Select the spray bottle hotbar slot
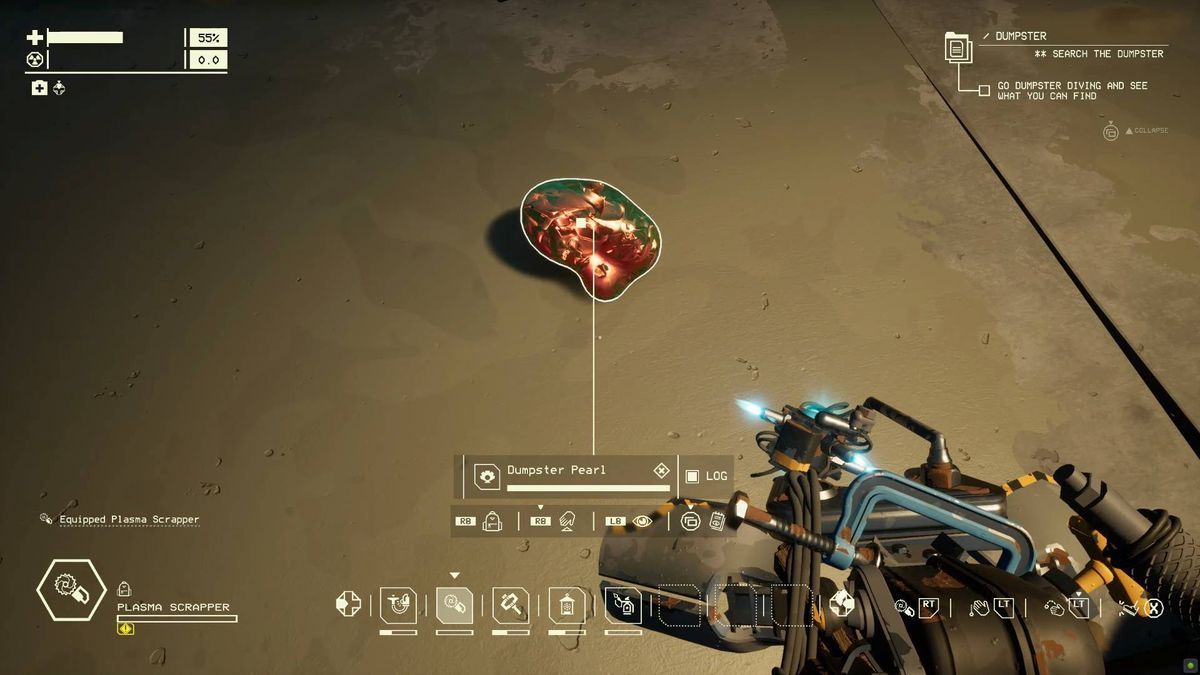Image resolution: width=1200 pixels, height=675 pixels. click(x=623, y=605)
